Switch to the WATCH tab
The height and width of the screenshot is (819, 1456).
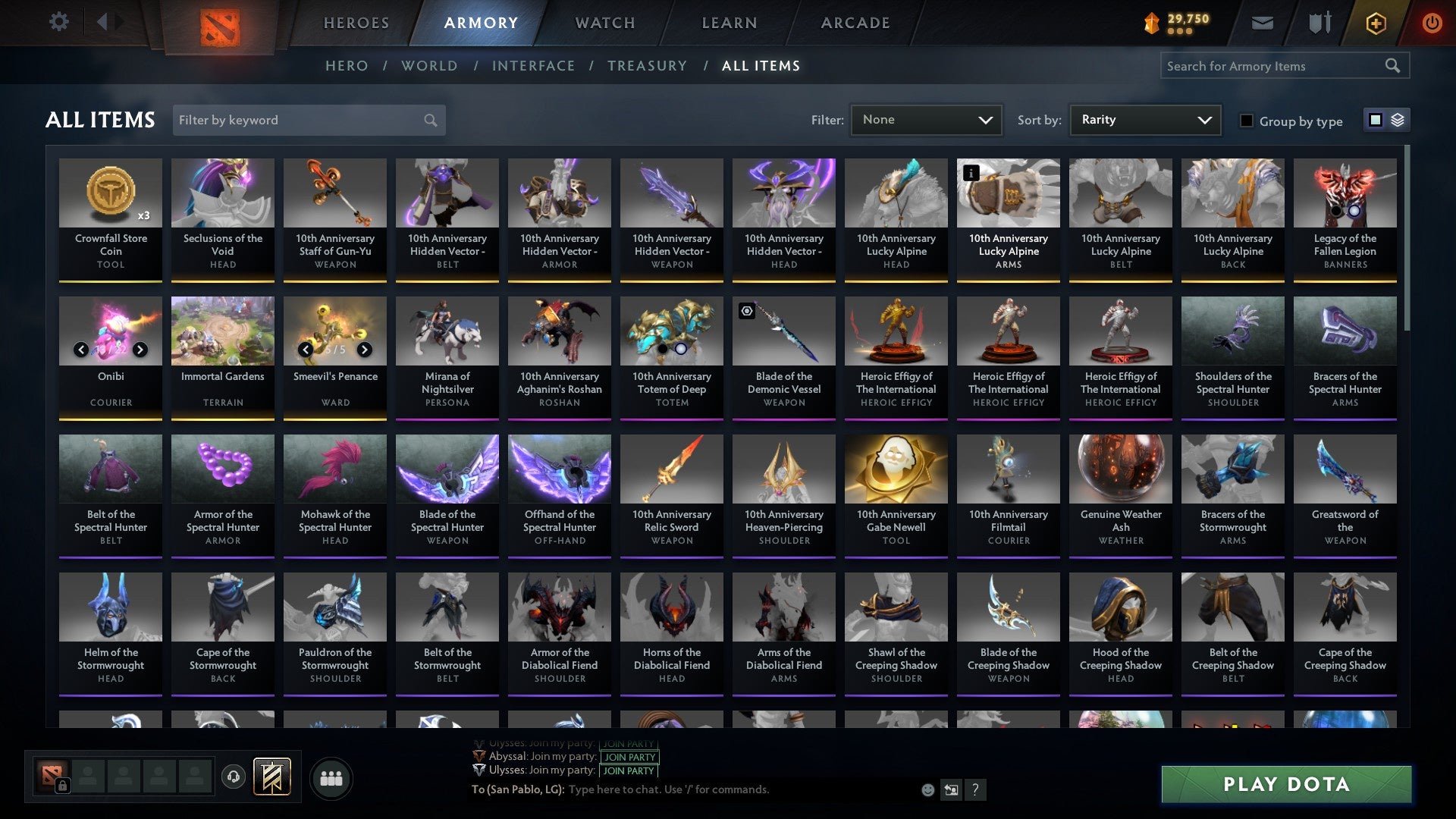[604, 23]
